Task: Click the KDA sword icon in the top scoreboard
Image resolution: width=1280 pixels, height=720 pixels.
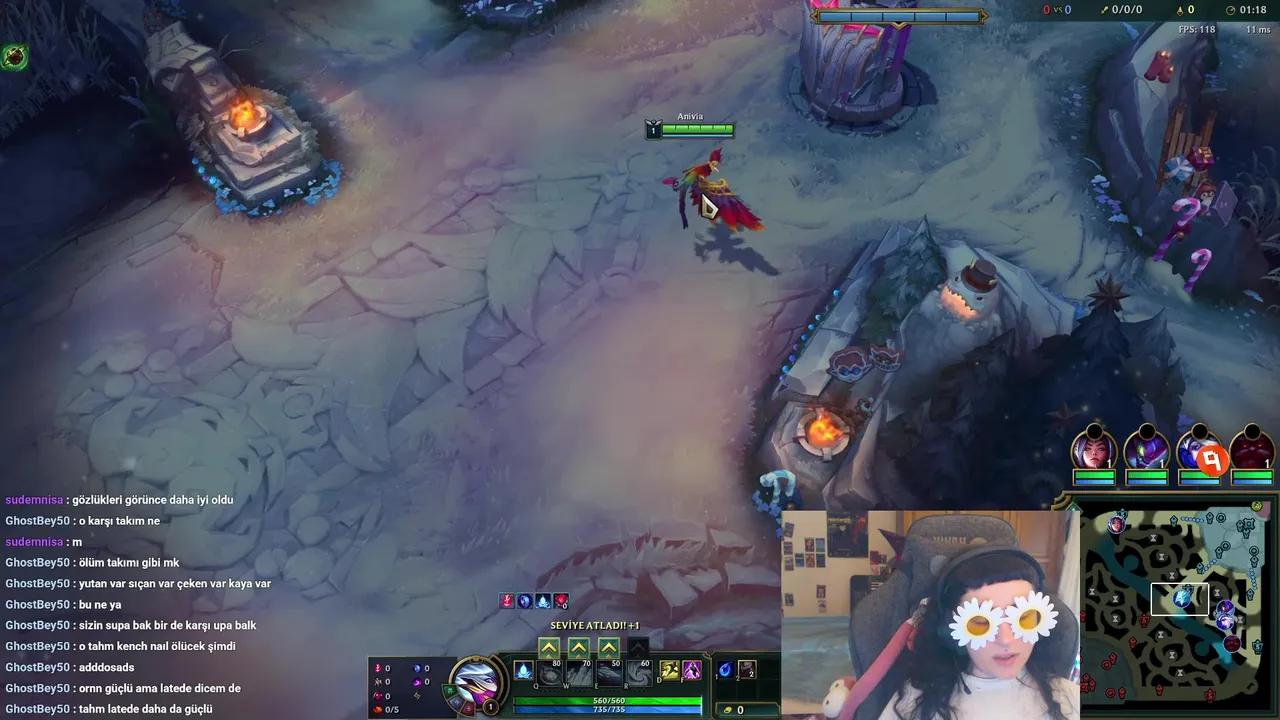Action: pyautogui.click(x=1103, y=10)
